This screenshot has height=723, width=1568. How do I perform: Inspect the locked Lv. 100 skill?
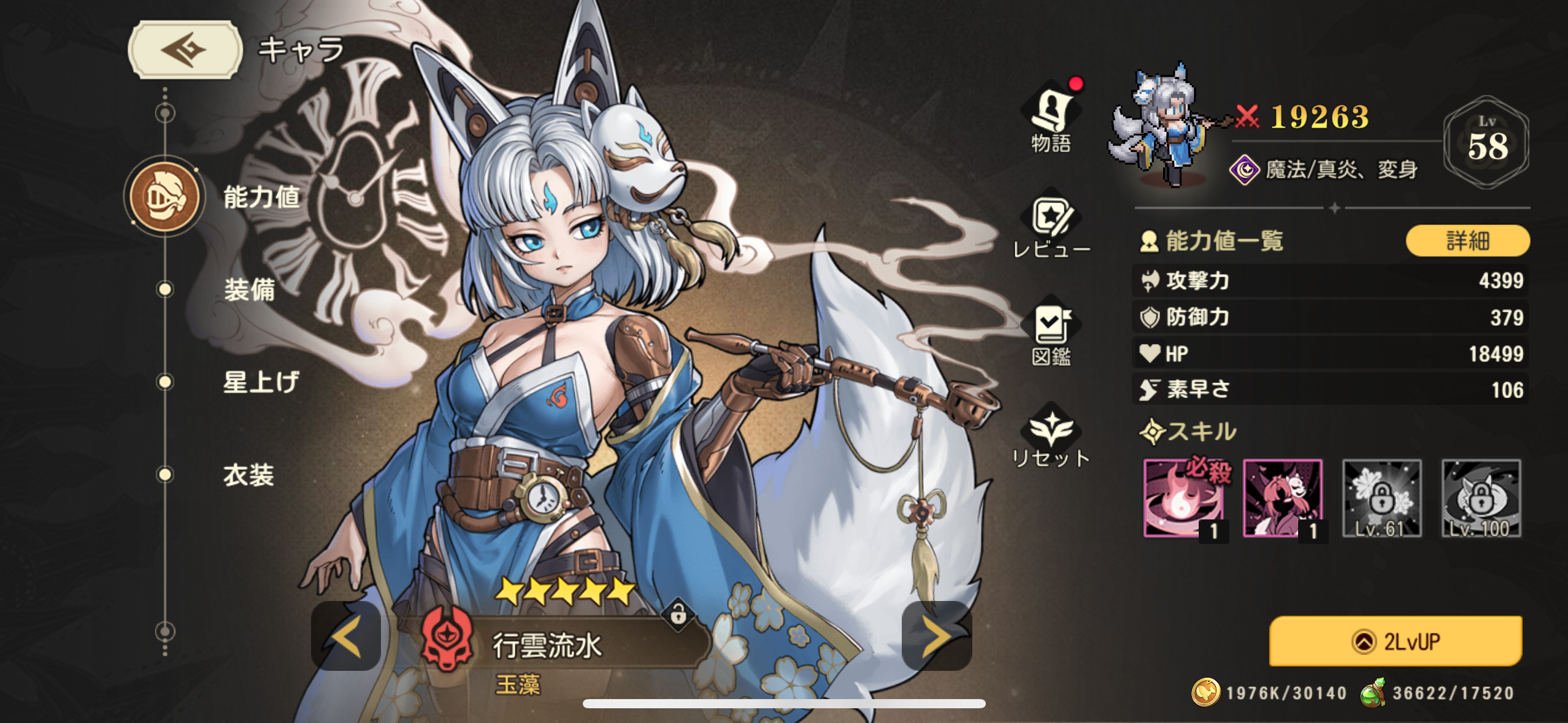(x=1481, y=499)
